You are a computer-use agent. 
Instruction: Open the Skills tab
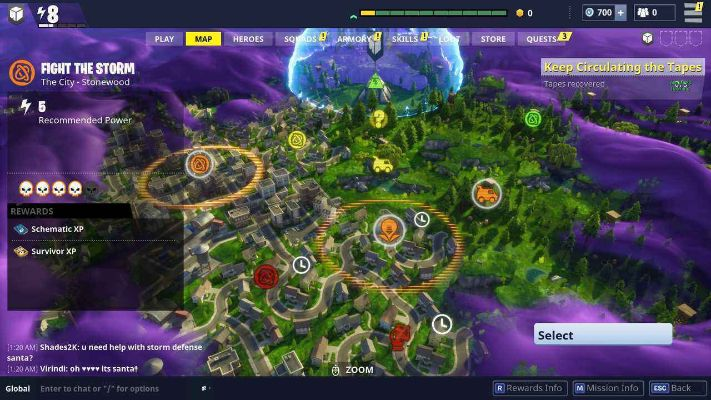point(405,39)
